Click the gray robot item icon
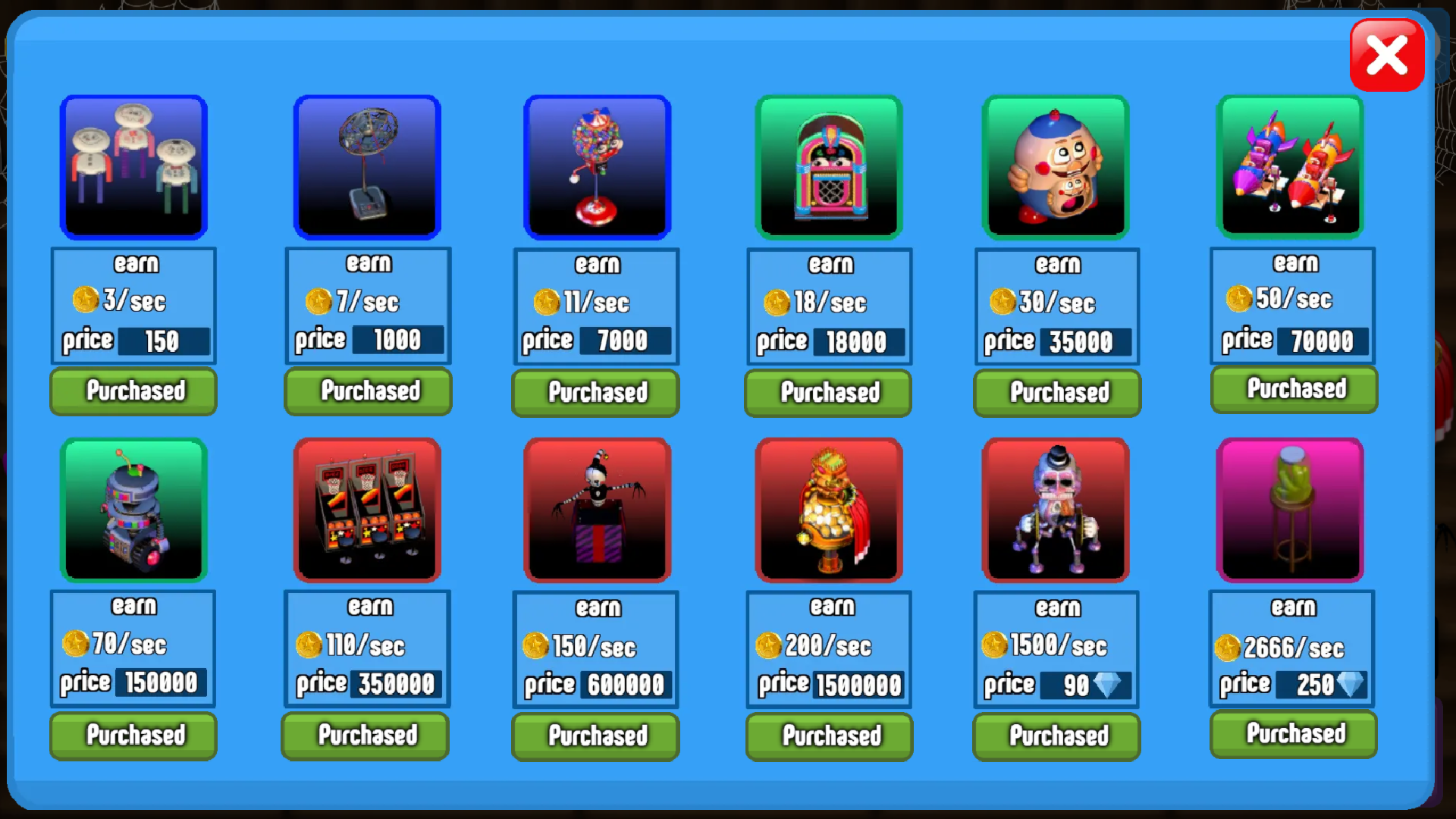Viewport: 1456px width, 819px height. point(133,510)
